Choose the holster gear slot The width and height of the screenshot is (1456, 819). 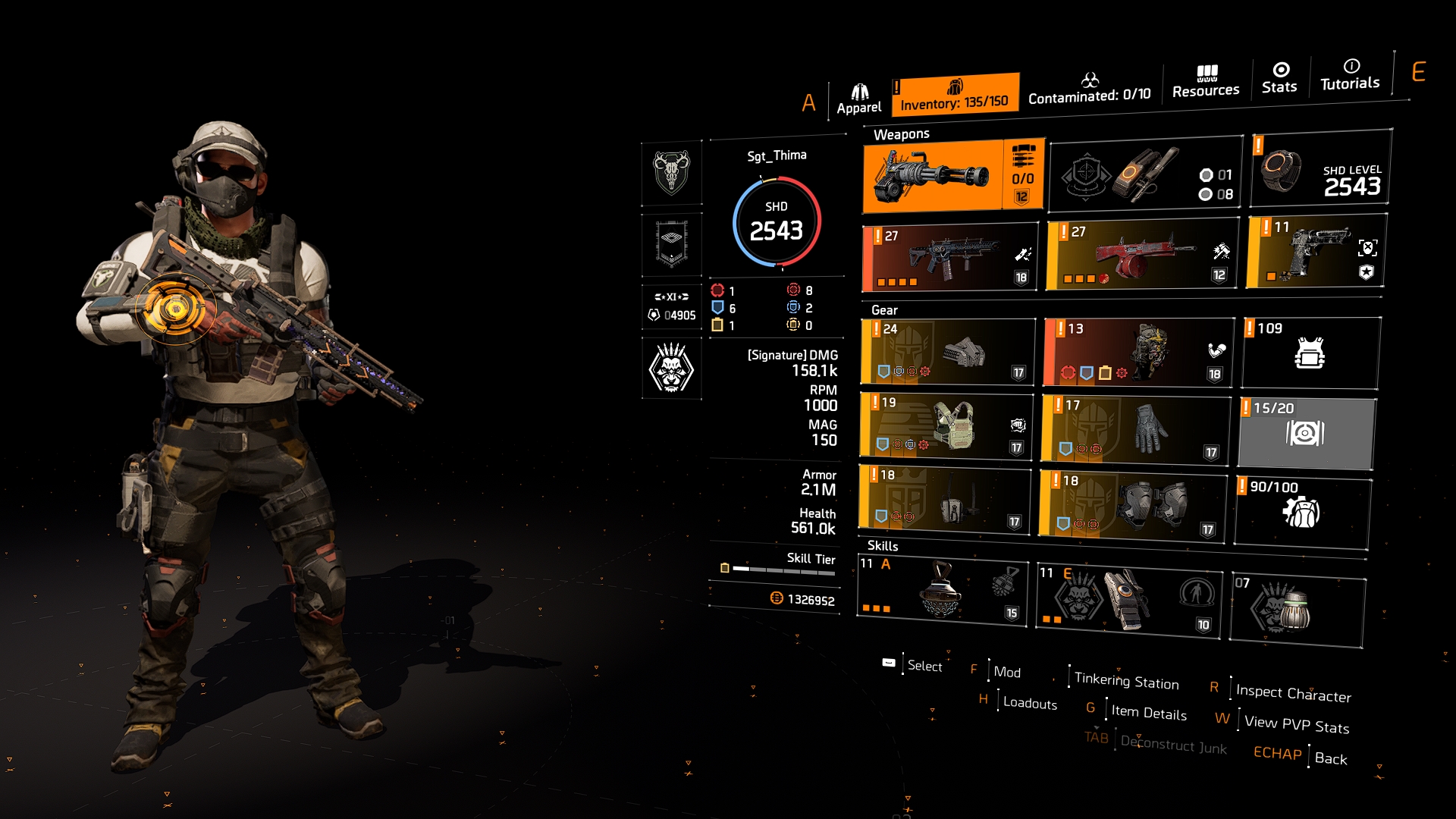tap(944, 499)
